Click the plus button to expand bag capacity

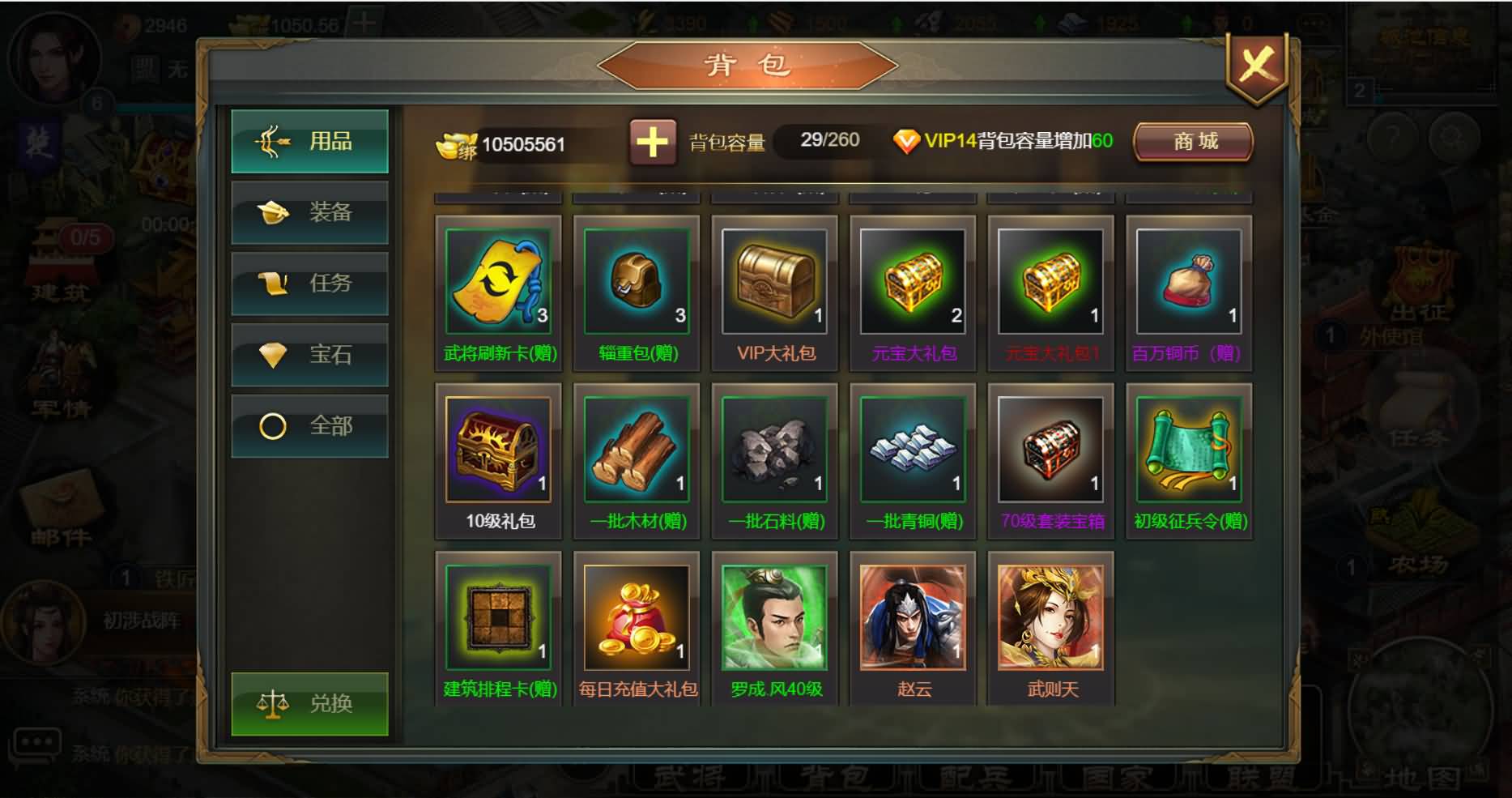pyautogui.click(x=652, y=143)
